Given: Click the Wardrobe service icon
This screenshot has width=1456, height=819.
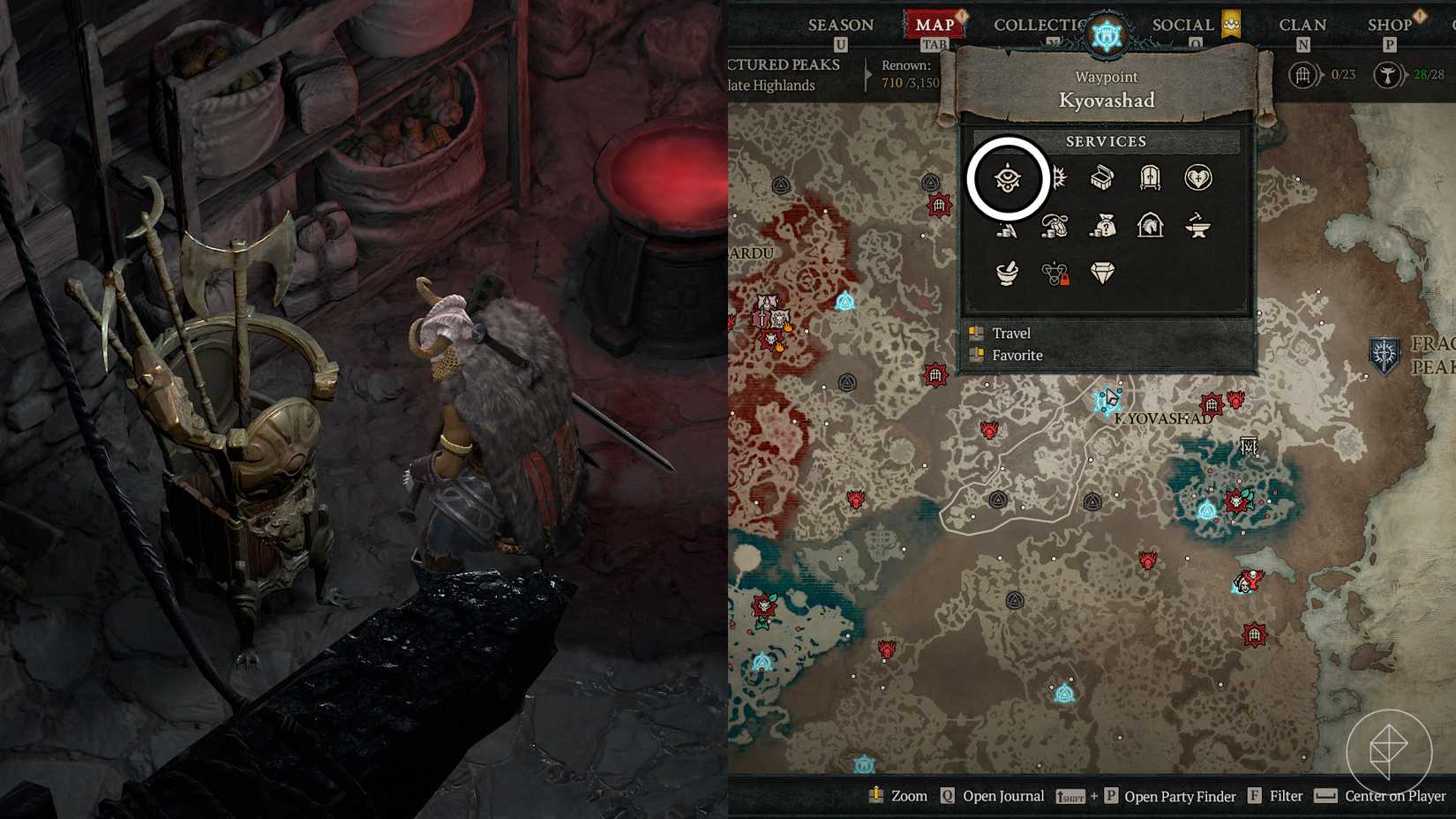Looking at the screenshot, I should pyautogui.click(x=1149, y=177).
